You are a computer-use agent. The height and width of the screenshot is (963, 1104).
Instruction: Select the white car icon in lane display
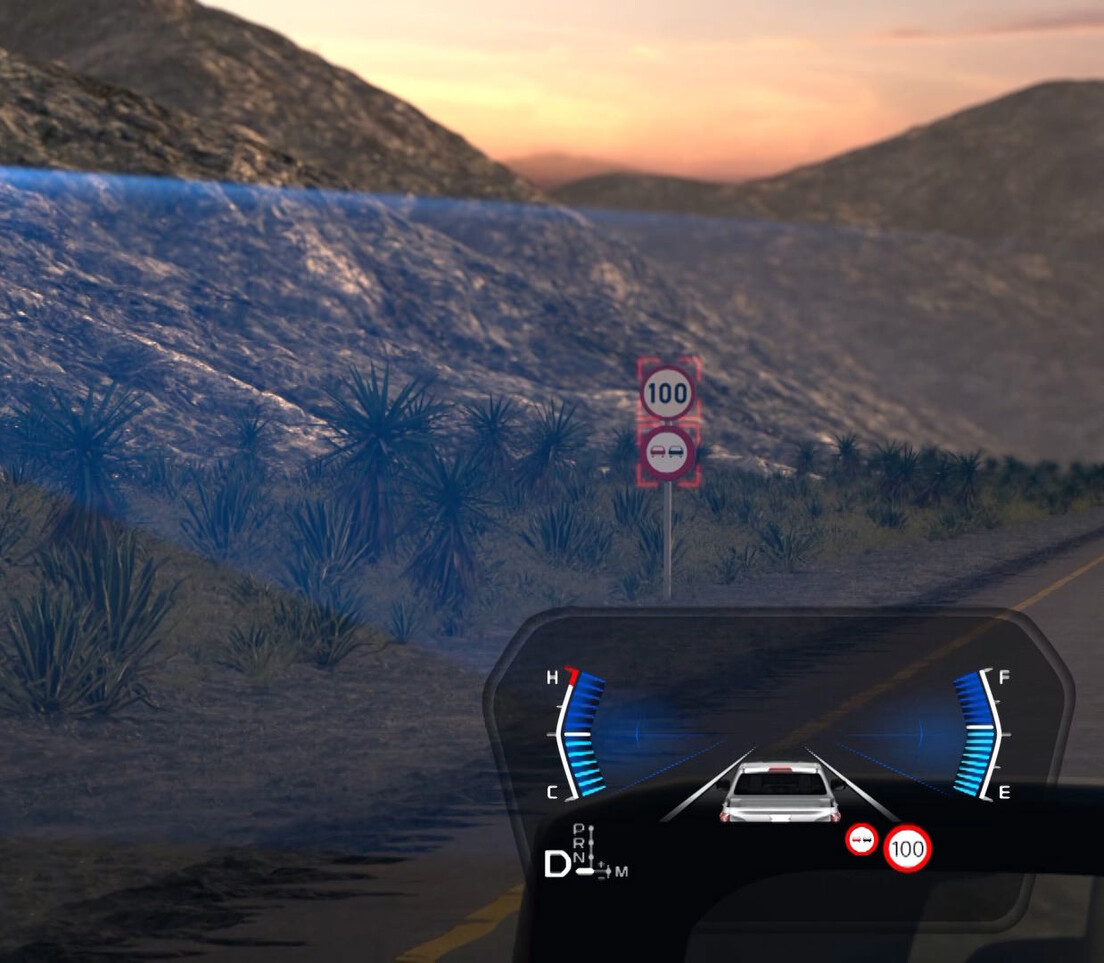click(780, 793)
